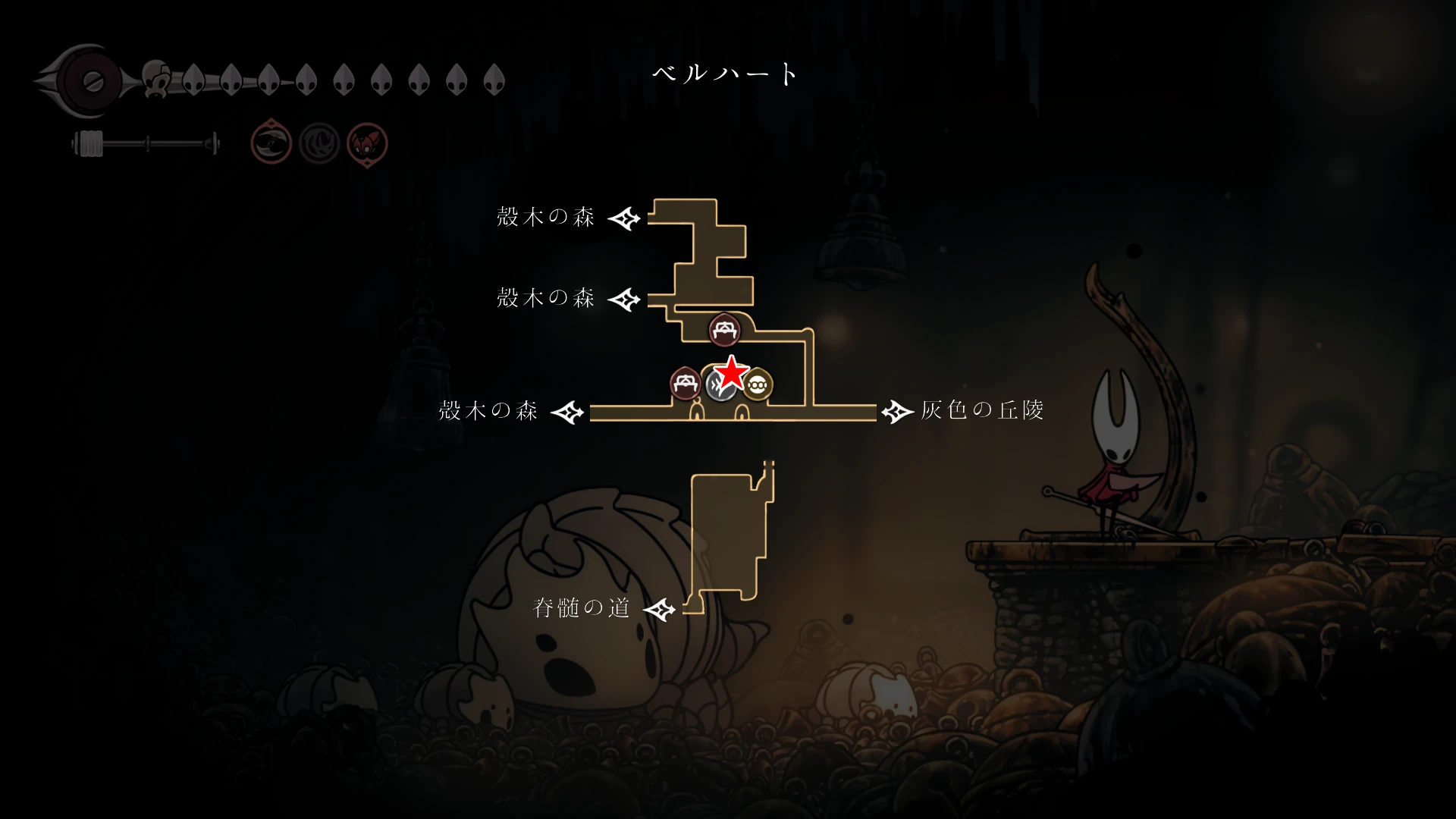1456x819 pixels.
Task: Choose the bench marker directly above the red star
Action: pyautogui.click(x=724, y=330)
